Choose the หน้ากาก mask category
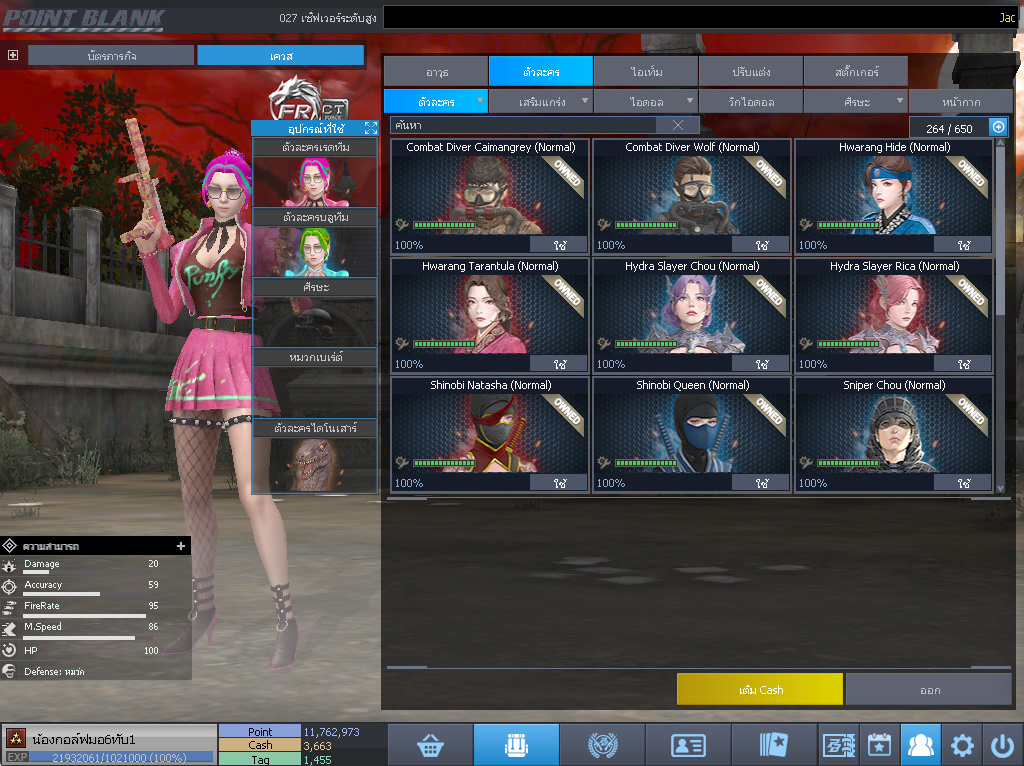This screenshot has width=1024, height=766. tap(960, 101)
